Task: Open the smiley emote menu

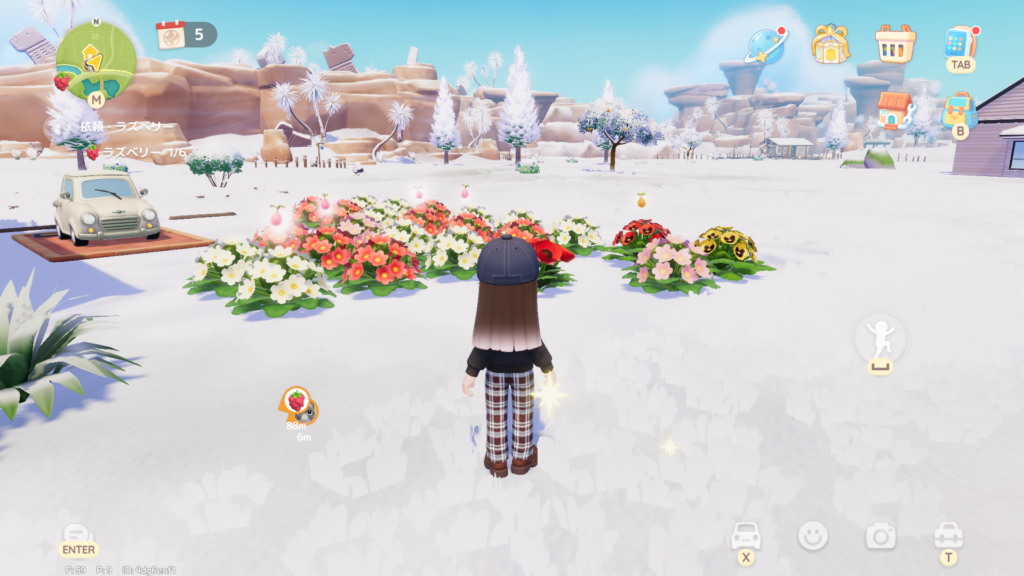Action: click(x=813, y=536)
